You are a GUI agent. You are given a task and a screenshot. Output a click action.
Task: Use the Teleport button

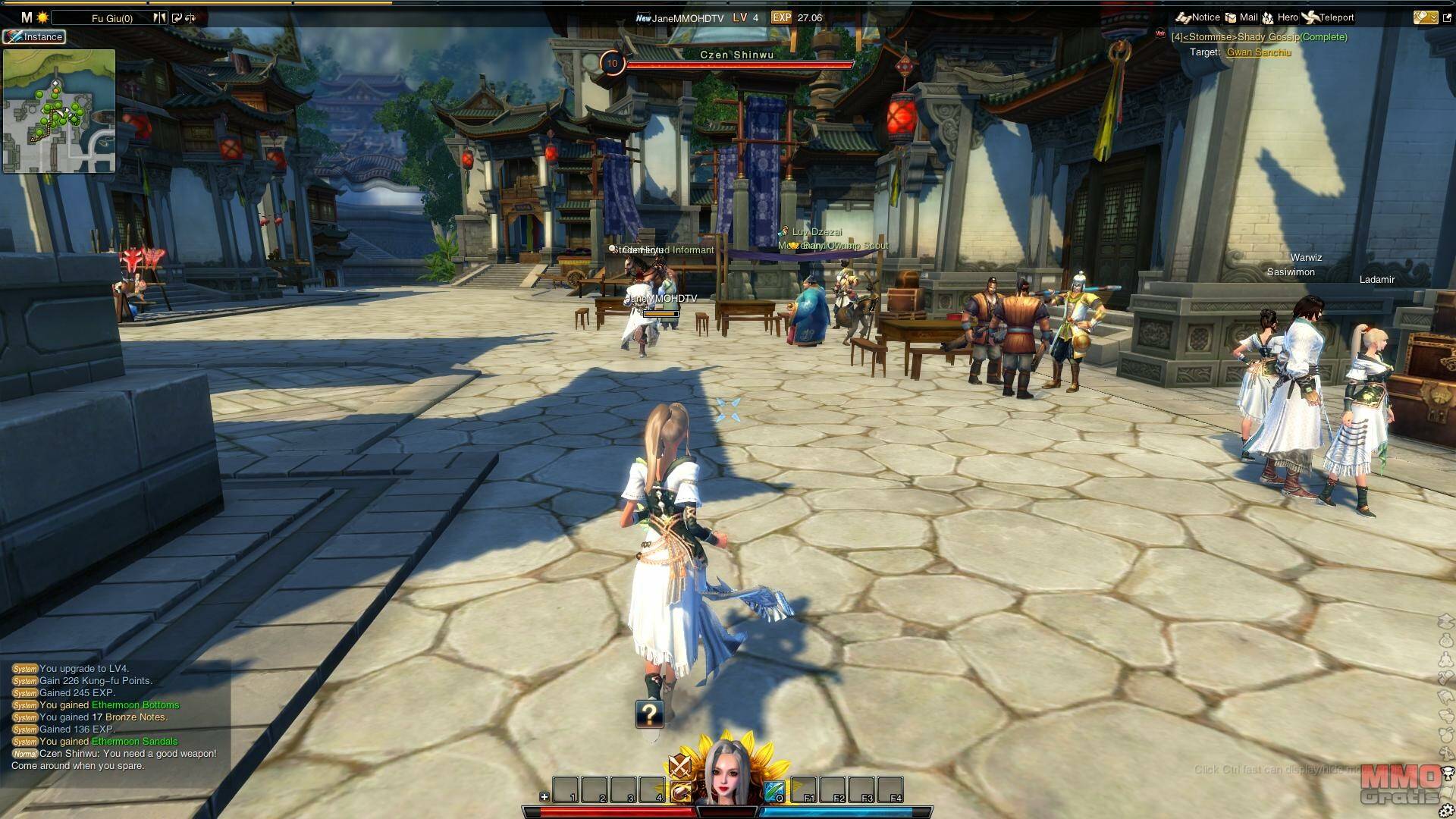[x=1327, y=17]
